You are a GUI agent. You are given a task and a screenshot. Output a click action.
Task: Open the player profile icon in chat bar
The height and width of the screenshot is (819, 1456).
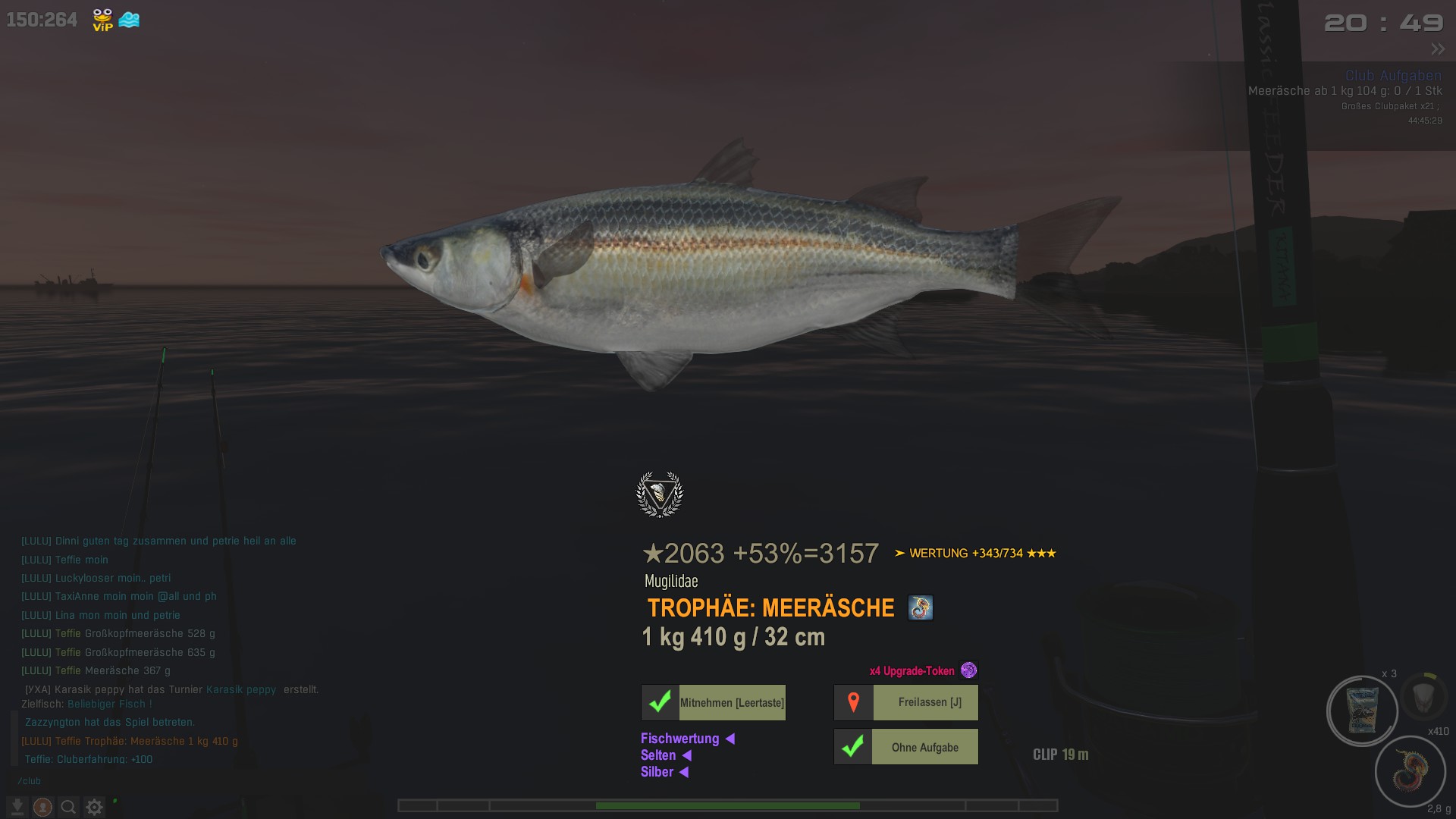(x=42, y=808)
